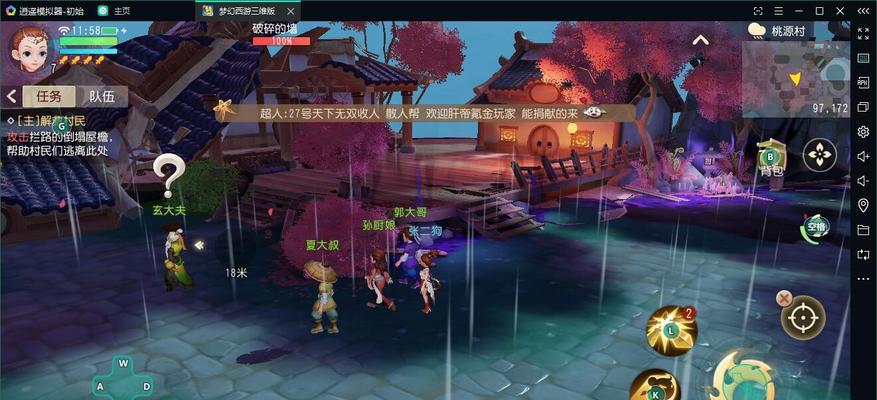Open emulator settings gear in the sidebar
The image size is (877, 400).
pos(863,132)
